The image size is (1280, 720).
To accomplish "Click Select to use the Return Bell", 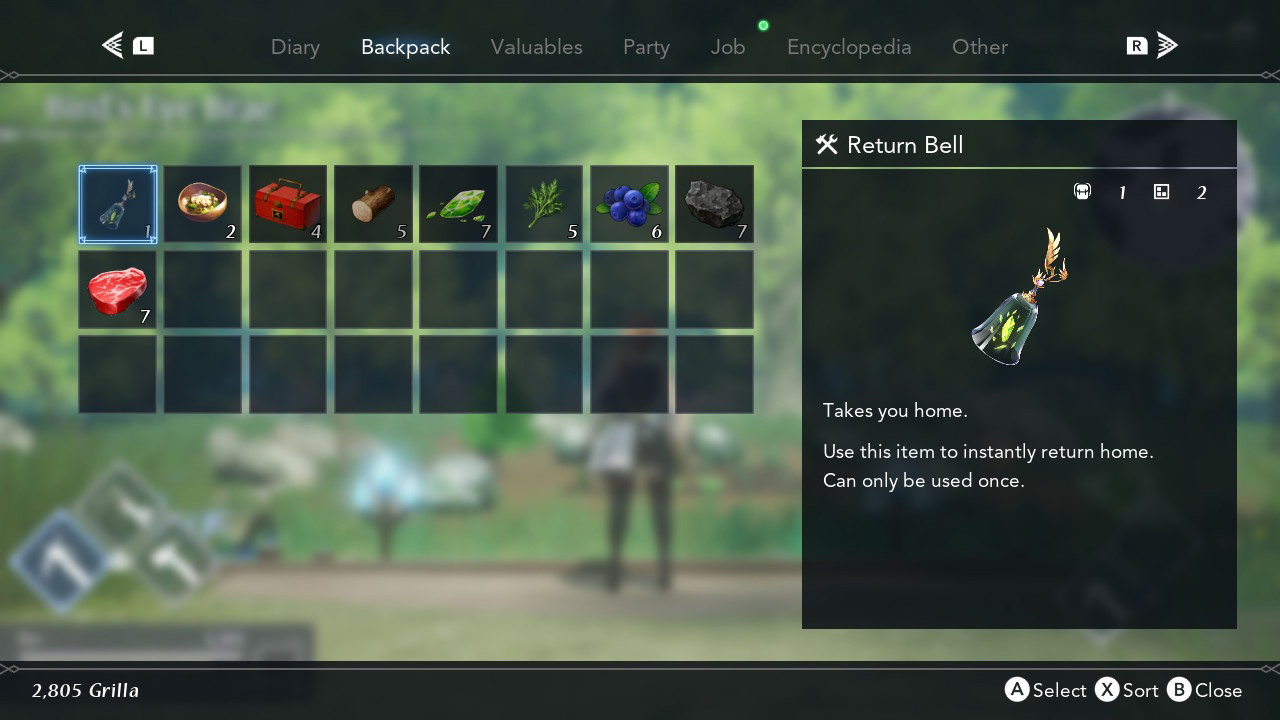I will point(1046,690).
